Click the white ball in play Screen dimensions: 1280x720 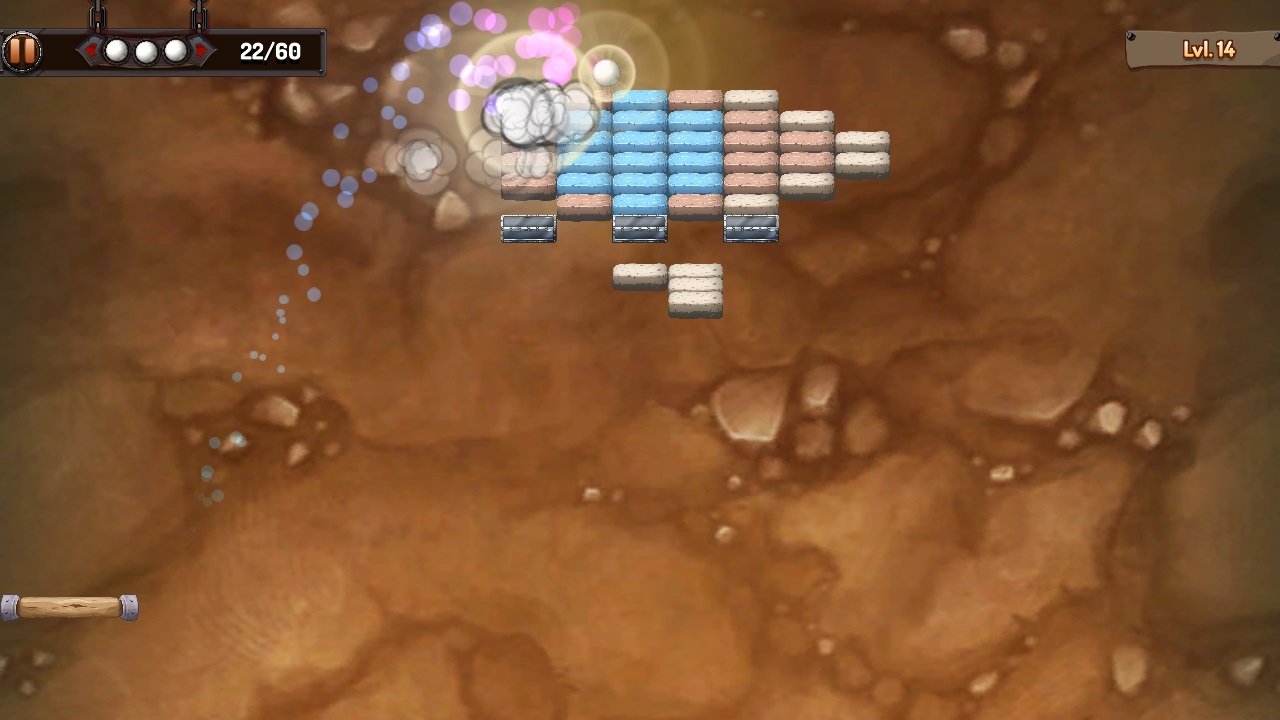pos(607,72)
